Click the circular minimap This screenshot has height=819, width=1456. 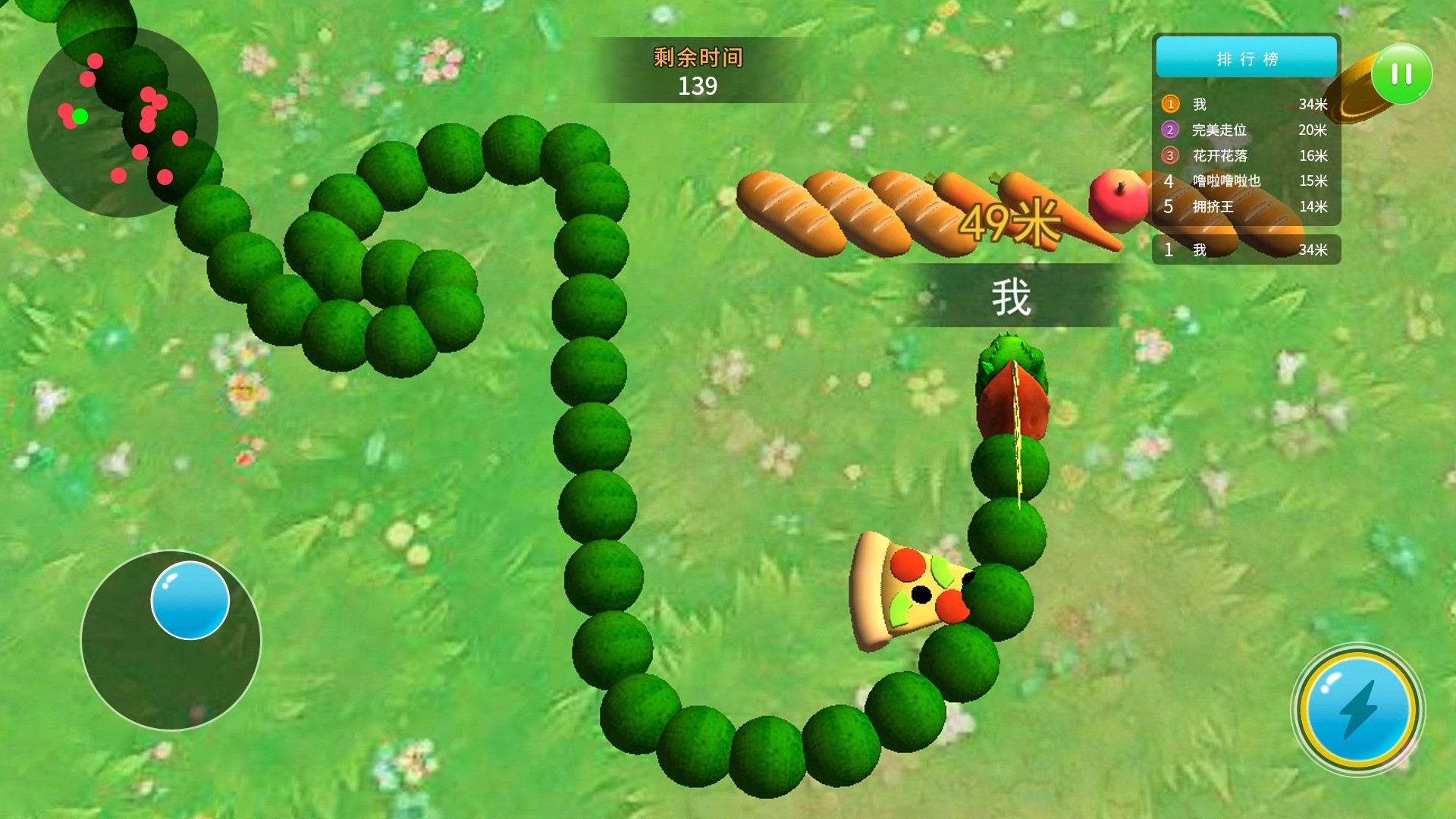tap(123, 123)
